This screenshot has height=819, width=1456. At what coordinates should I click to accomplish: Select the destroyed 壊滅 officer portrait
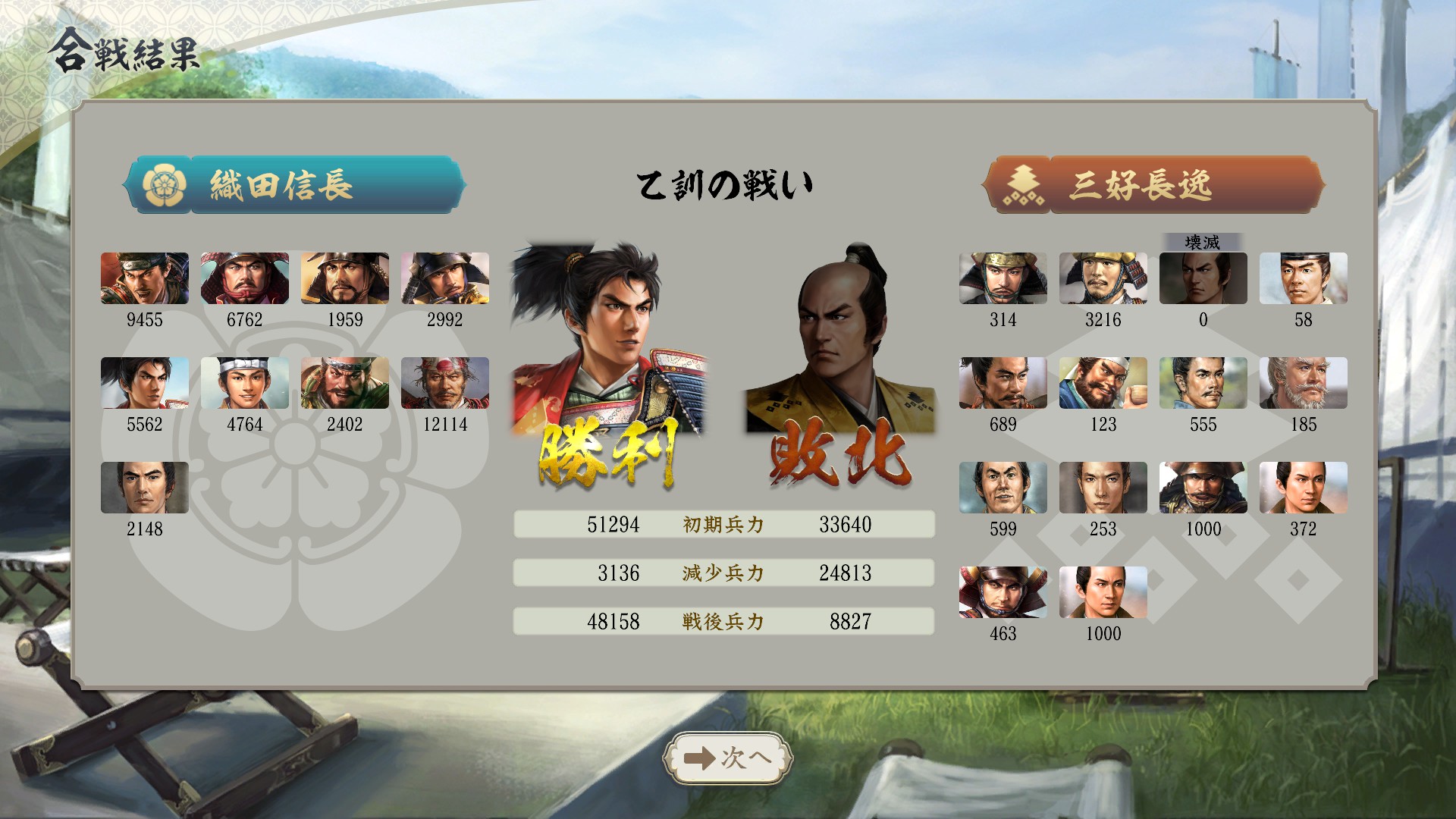(1203, 278)
